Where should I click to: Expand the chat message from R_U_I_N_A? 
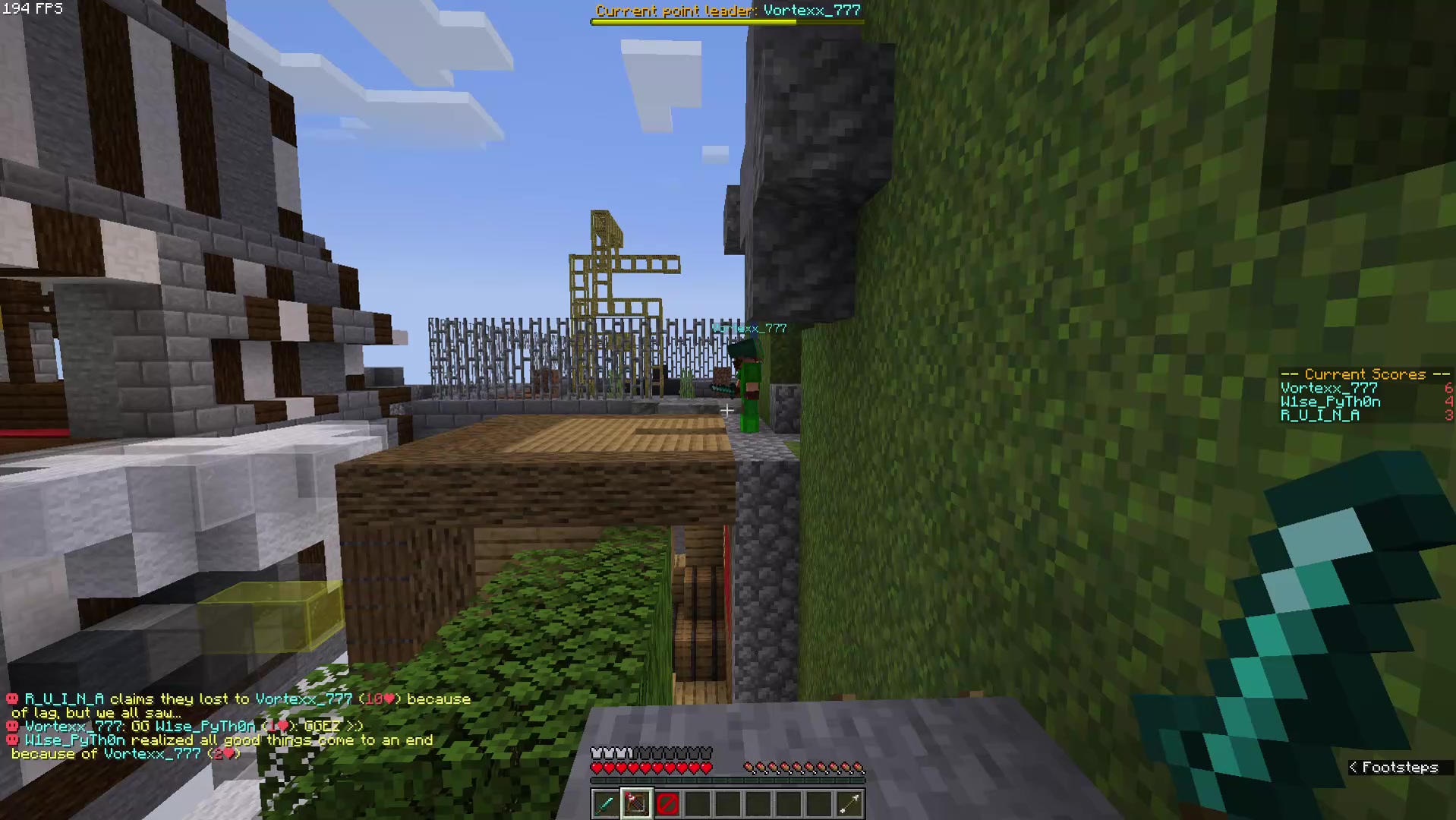click(x=65, y=699)
